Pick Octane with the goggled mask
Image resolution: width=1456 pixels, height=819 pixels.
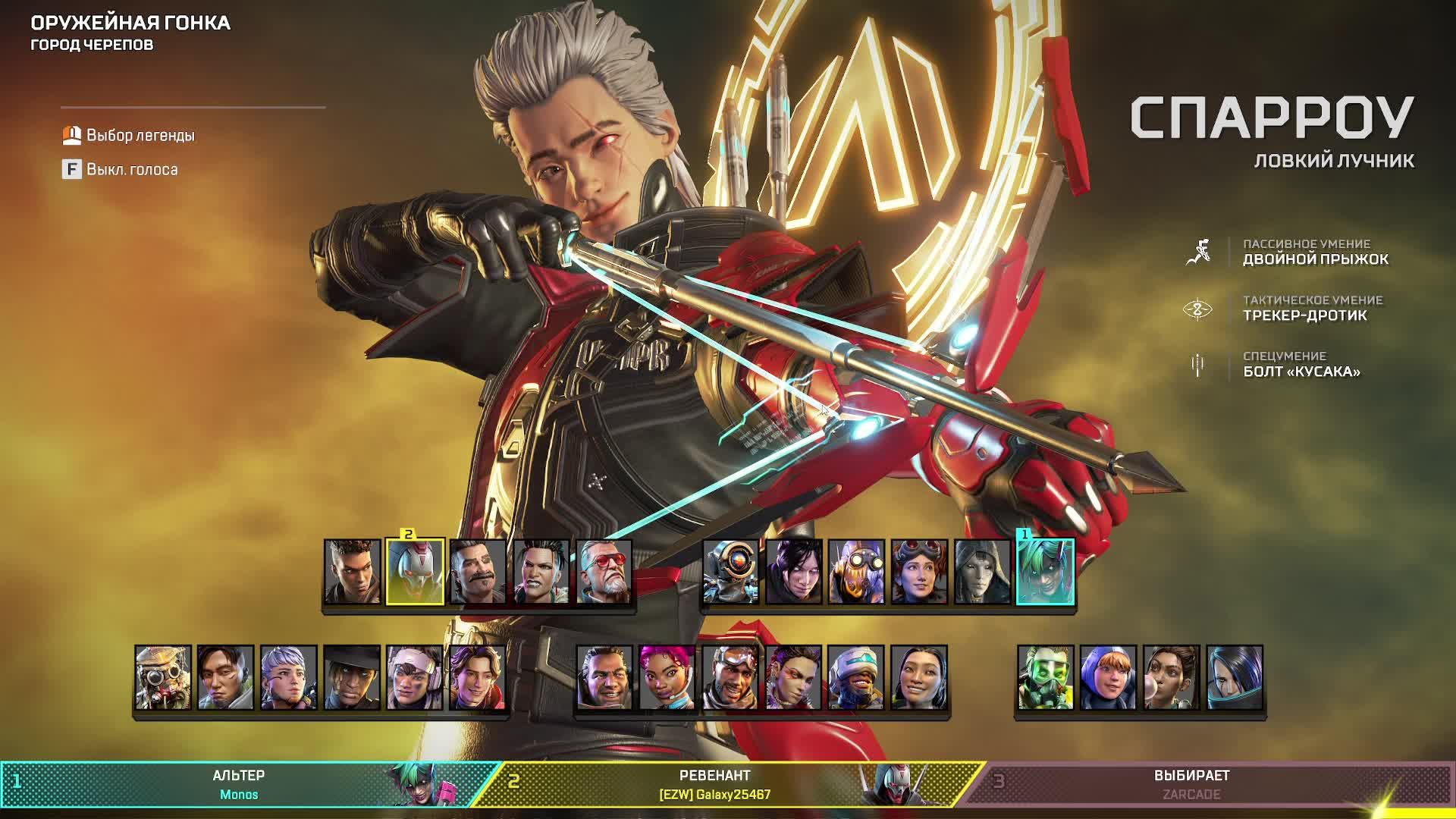[856, 572]
